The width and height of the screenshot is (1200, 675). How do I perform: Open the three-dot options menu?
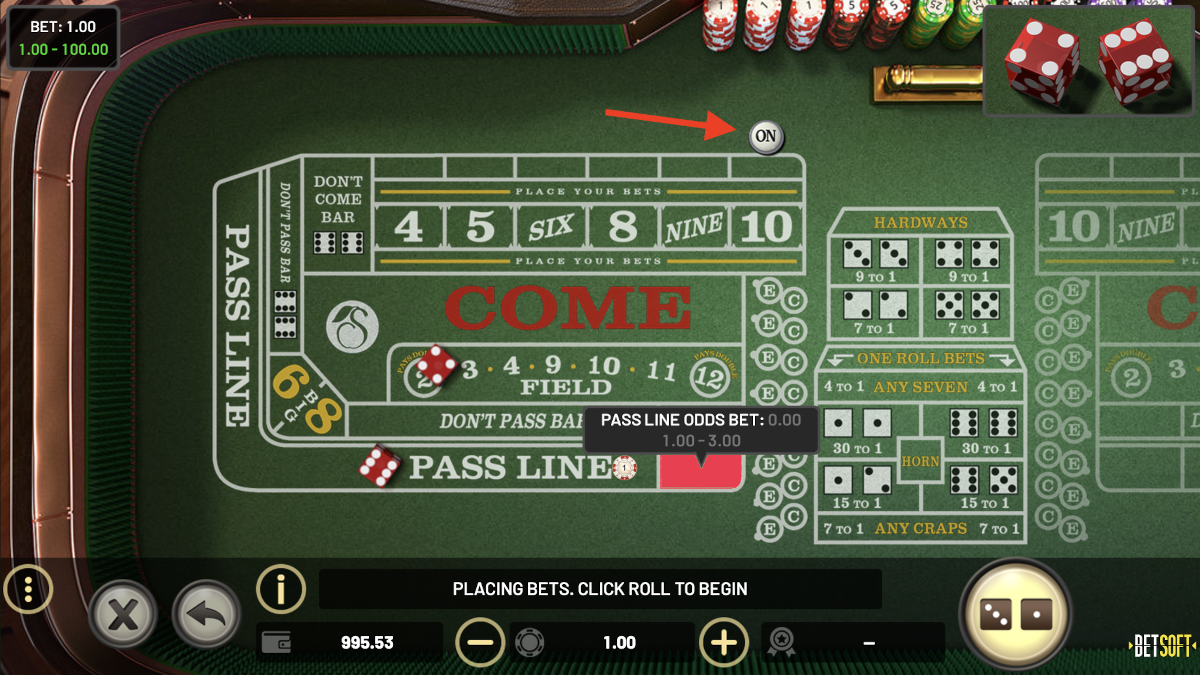(29, 590)
